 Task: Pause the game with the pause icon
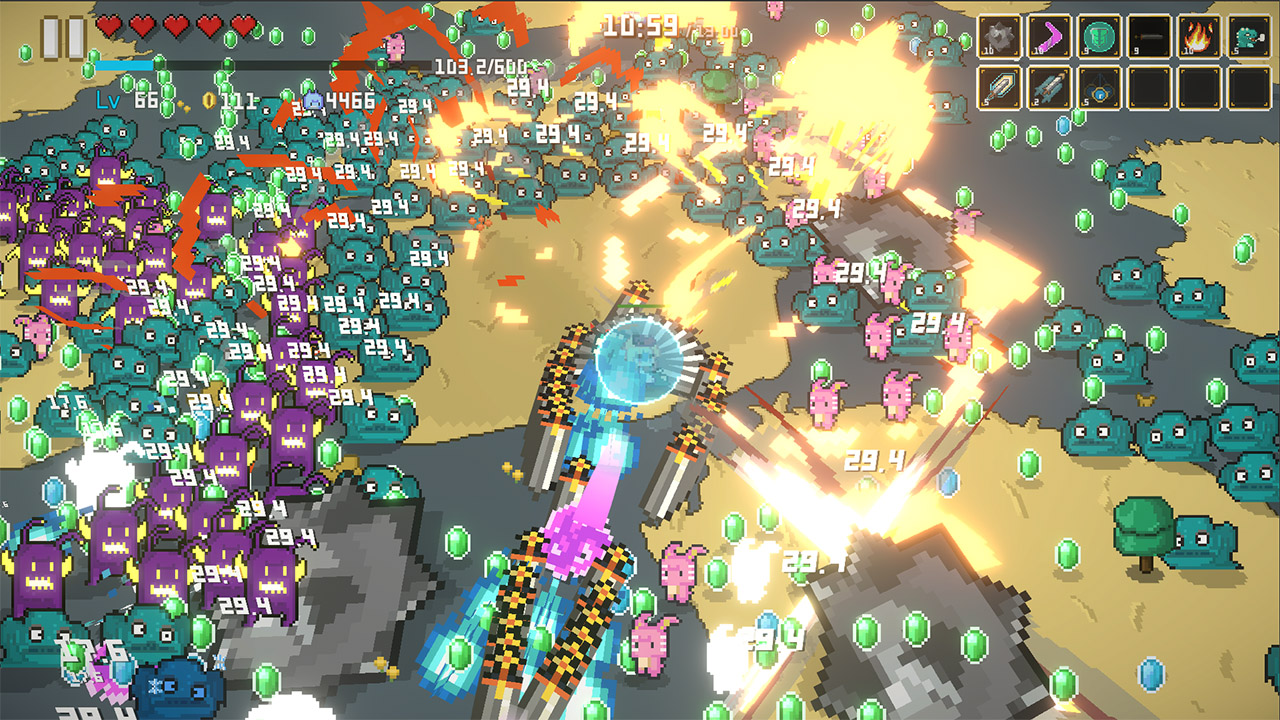coord(62,38)
